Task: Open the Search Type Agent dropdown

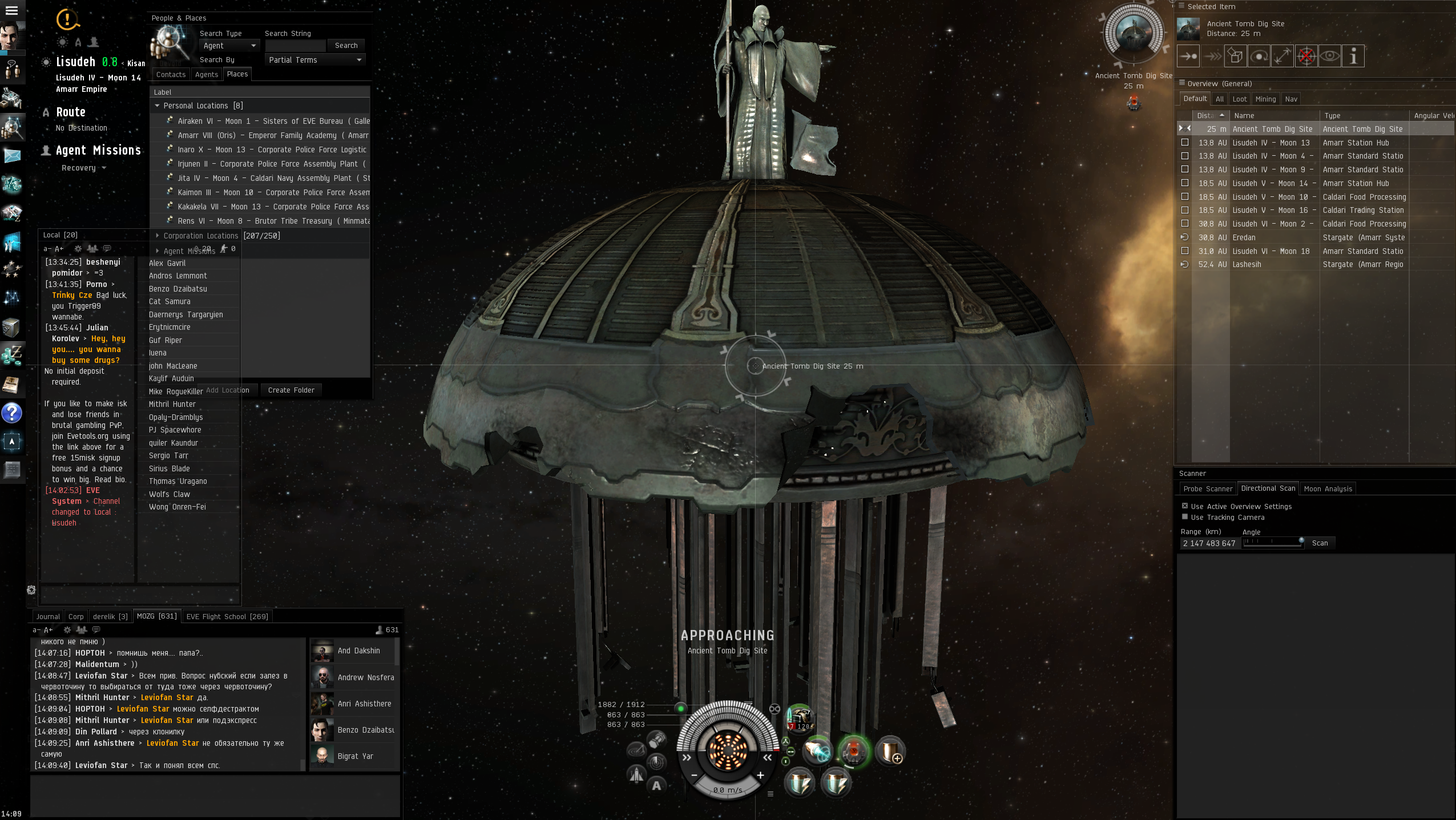Action: point(229,46)
